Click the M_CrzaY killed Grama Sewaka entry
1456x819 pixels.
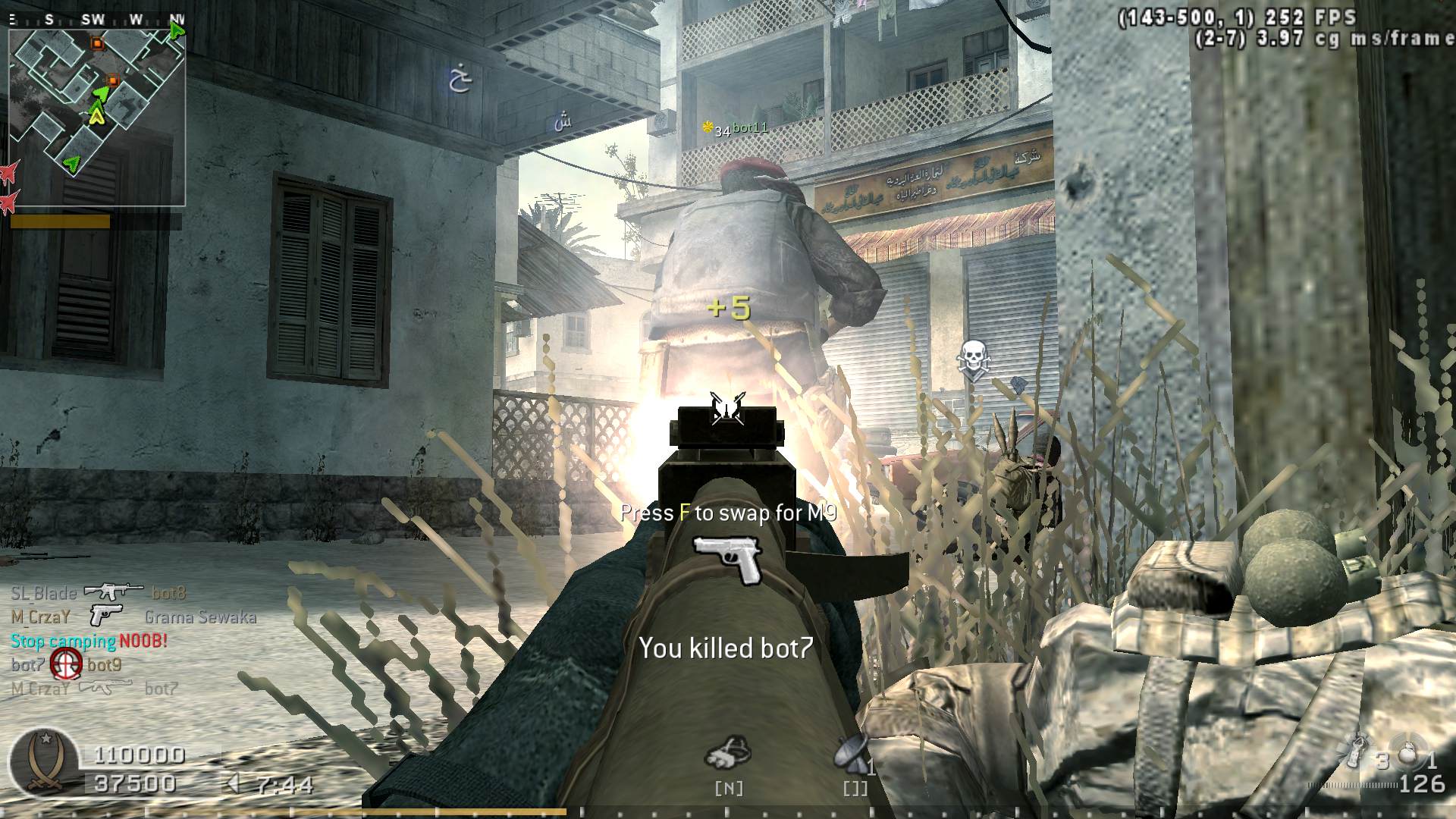pos(133,617)
